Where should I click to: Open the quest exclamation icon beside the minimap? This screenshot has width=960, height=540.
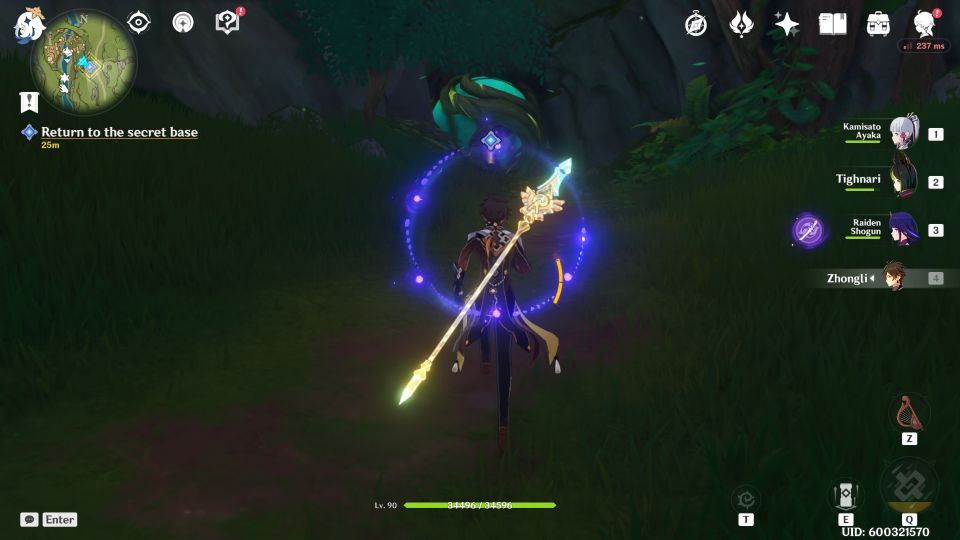point(29,101)
